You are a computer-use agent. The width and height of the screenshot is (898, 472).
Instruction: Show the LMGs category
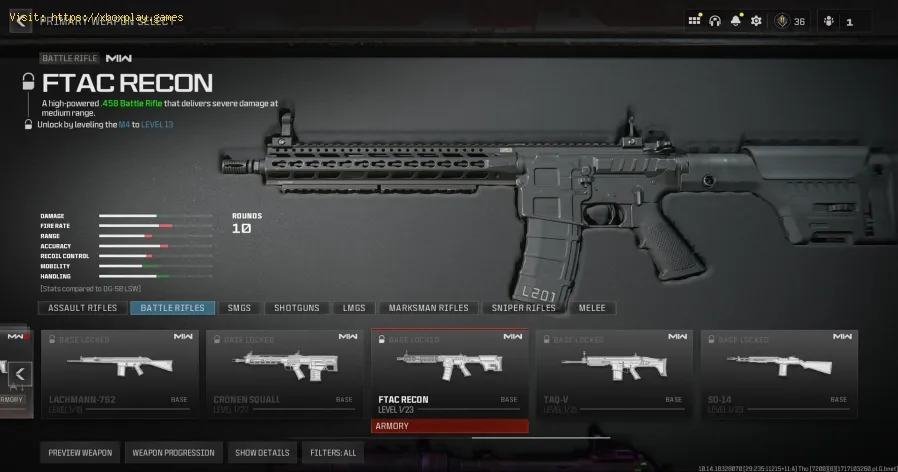[x=354, y=308]
